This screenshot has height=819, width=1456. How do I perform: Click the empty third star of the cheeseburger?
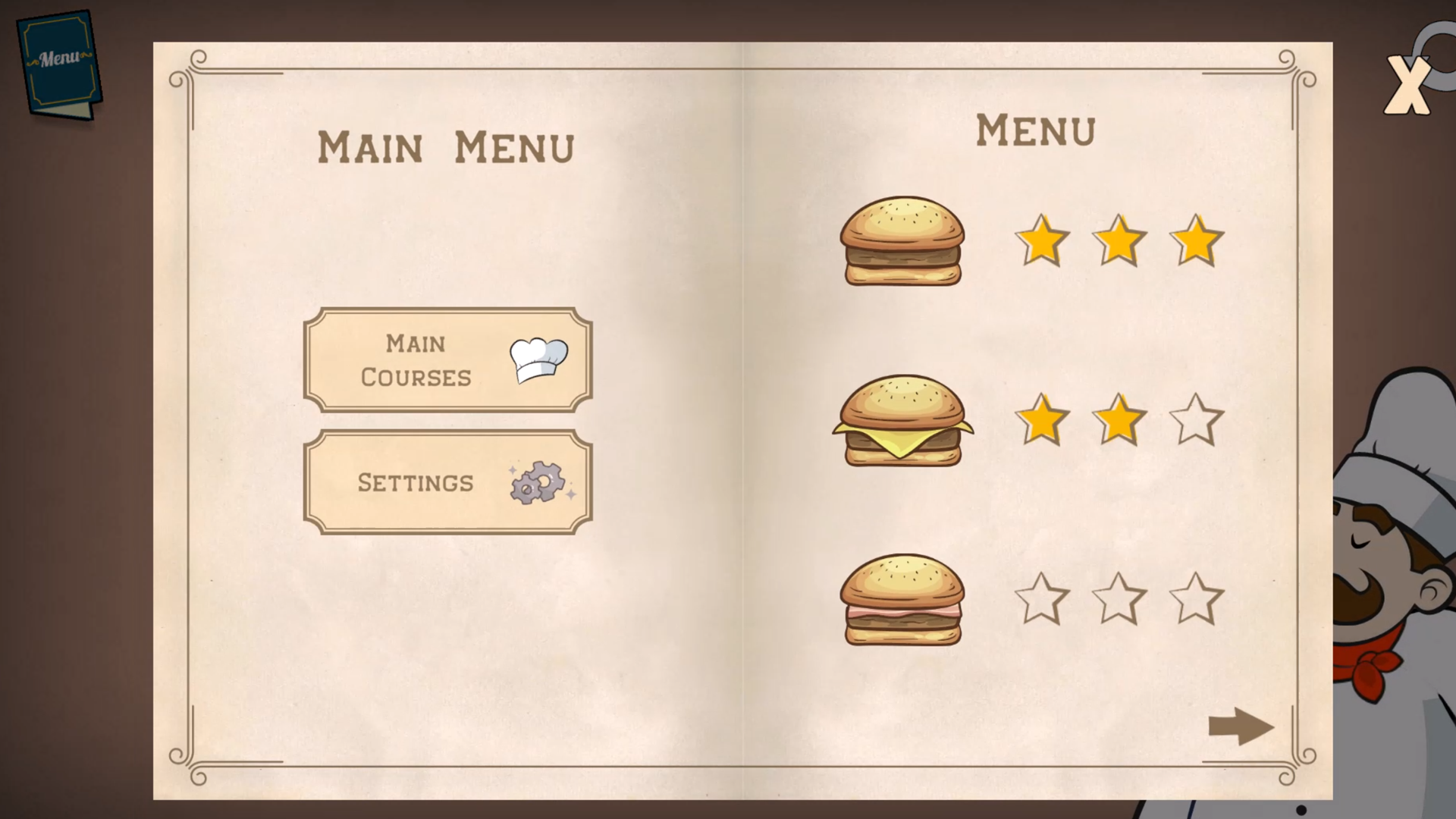click(x=1197, y=419)
